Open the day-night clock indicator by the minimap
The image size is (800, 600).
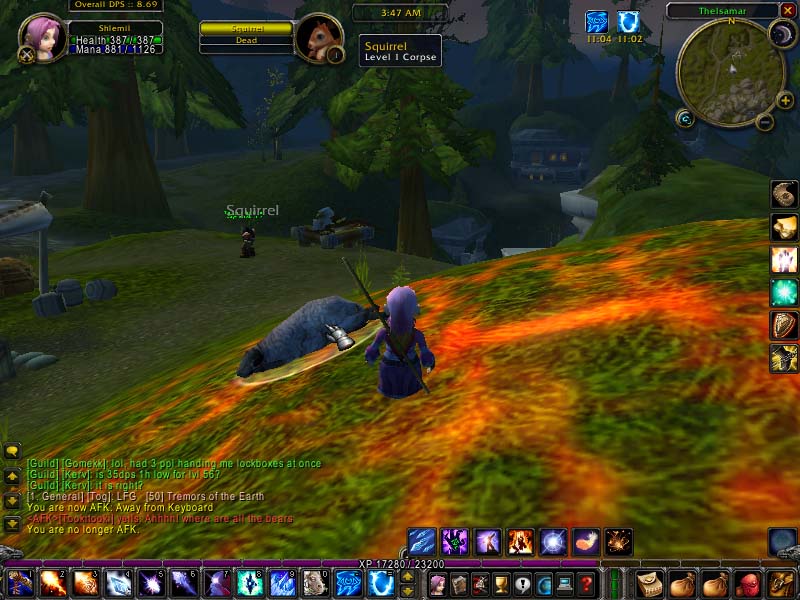click(x=780, y=35)
